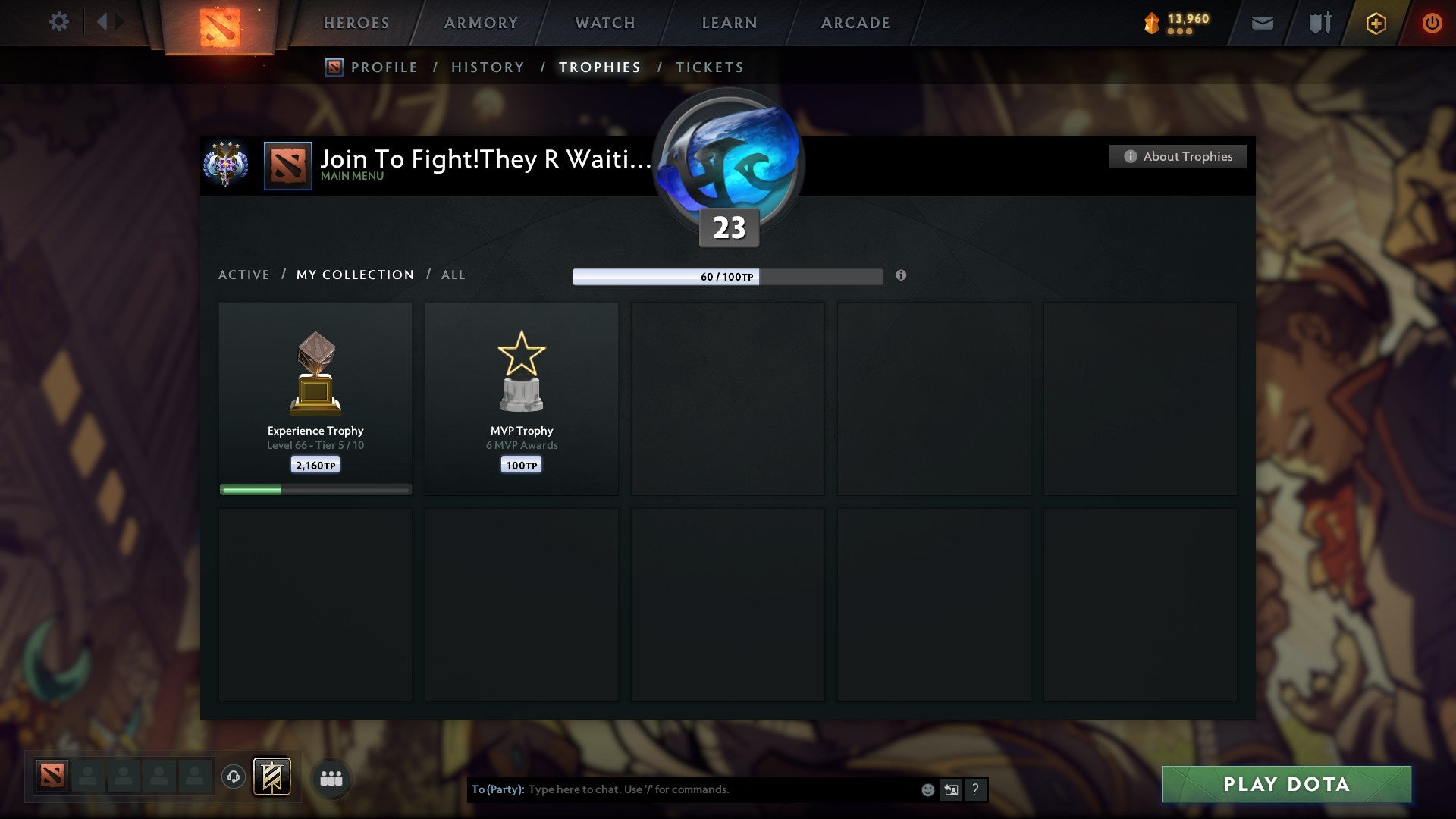Open the Dota 2 home logo
This screenshot has height=819, width=1456.
click(219, 23)
